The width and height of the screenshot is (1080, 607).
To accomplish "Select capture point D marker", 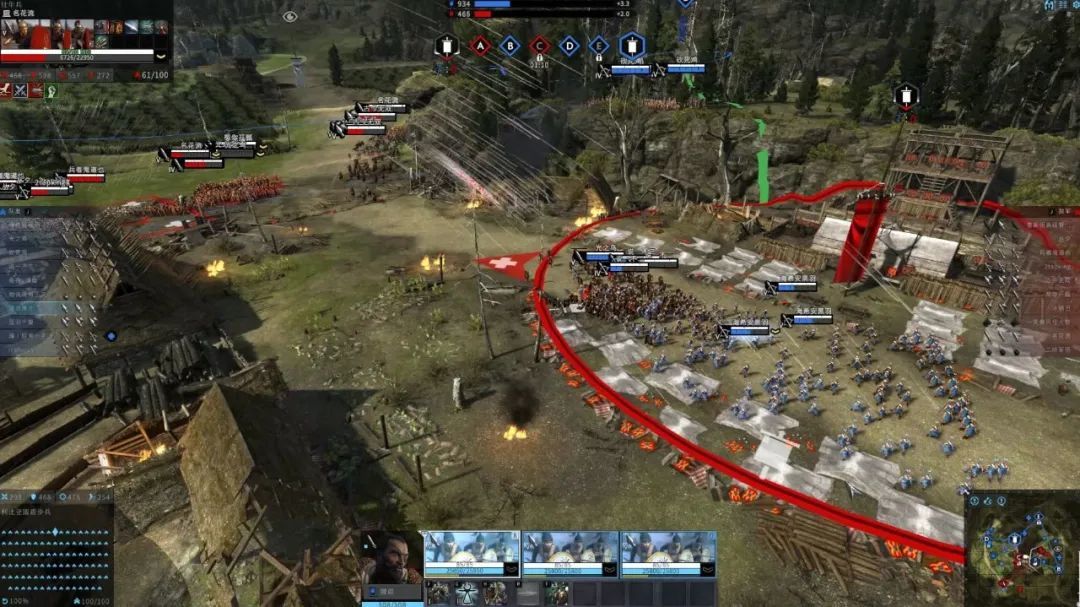I will pyautogui.click(x=569, y=45).
